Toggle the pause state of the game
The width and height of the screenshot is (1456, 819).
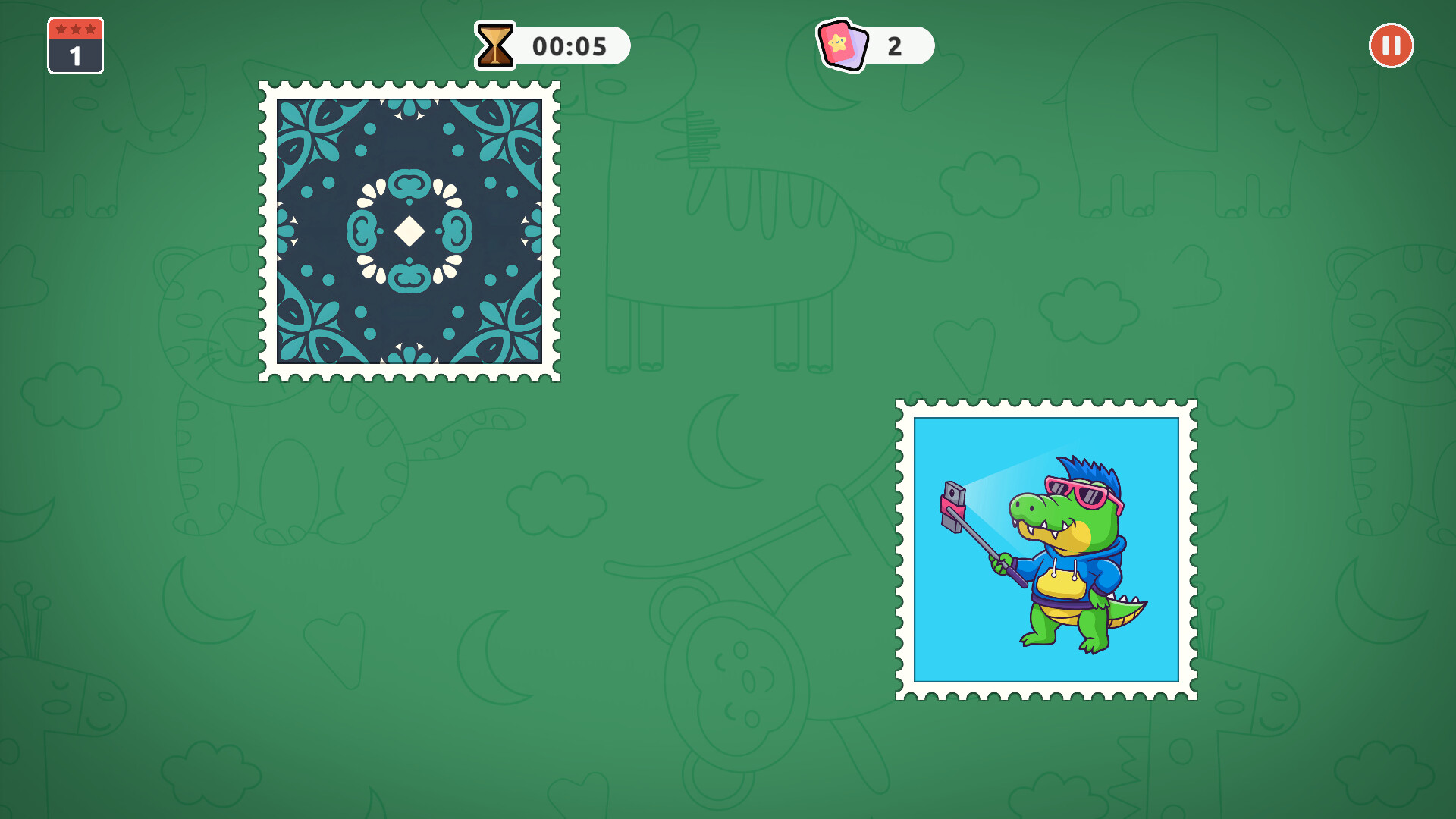(1392, 45)
